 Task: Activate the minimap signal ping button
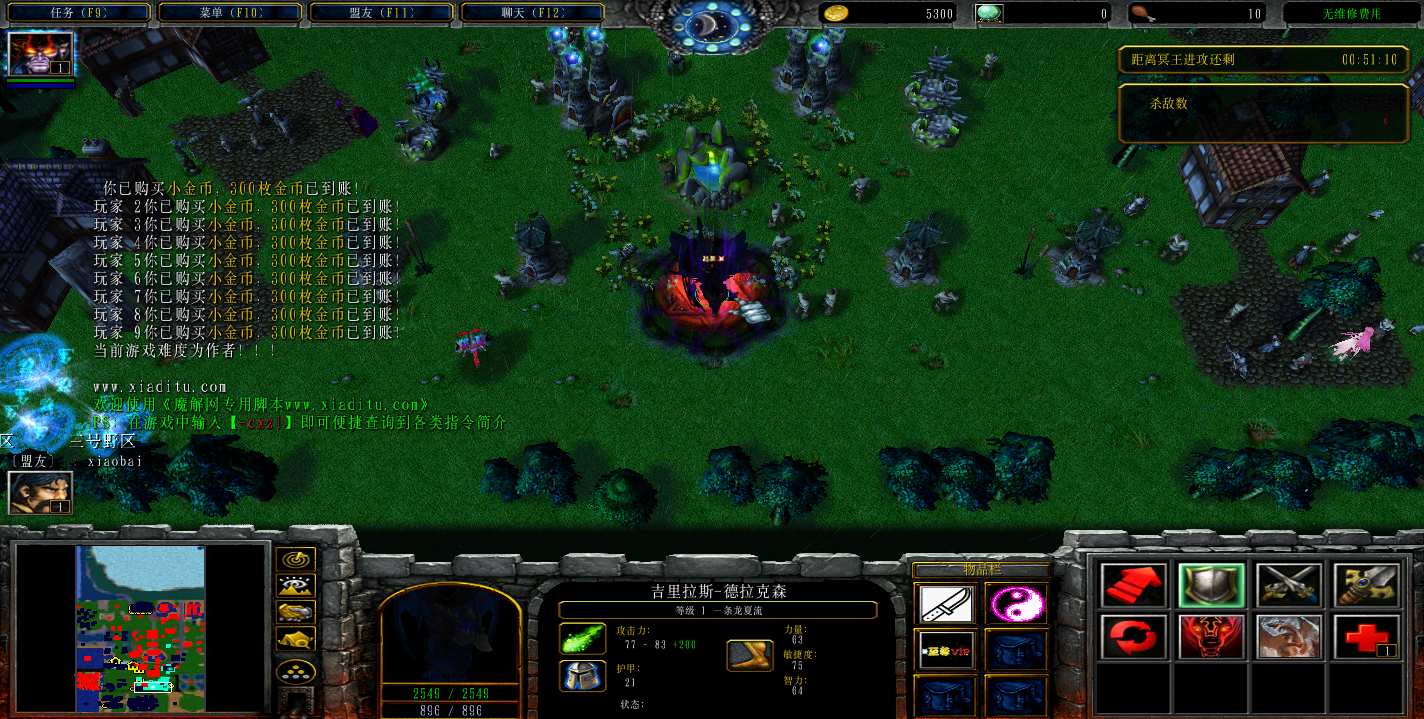tap(297, 559)
